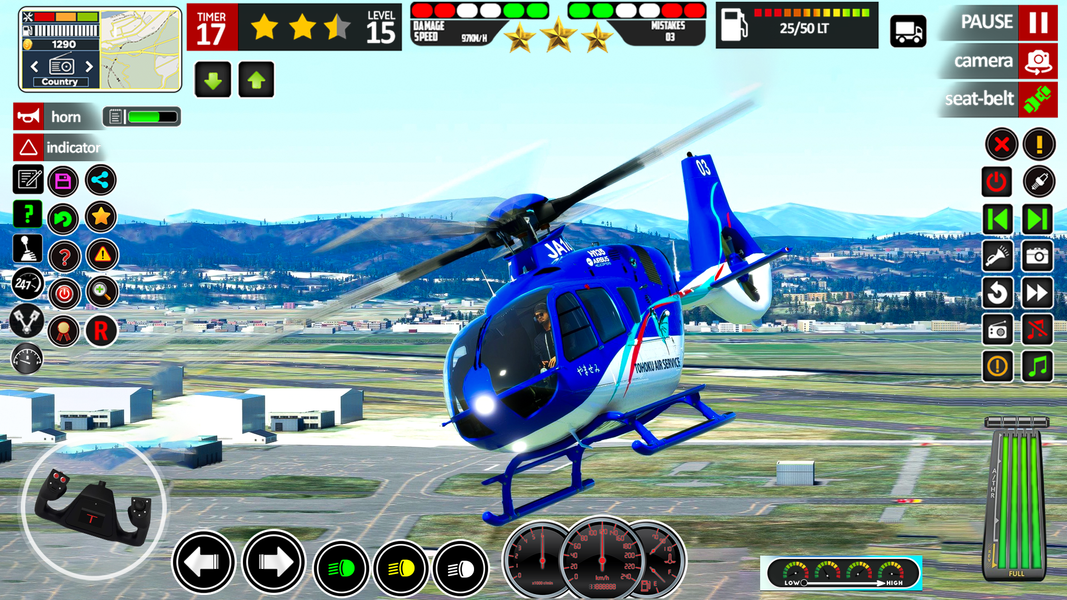Image resolution: width=1067 pixels, height=600 pixels.
Task: Click the green music note icon
Action: click(1038, 366)
